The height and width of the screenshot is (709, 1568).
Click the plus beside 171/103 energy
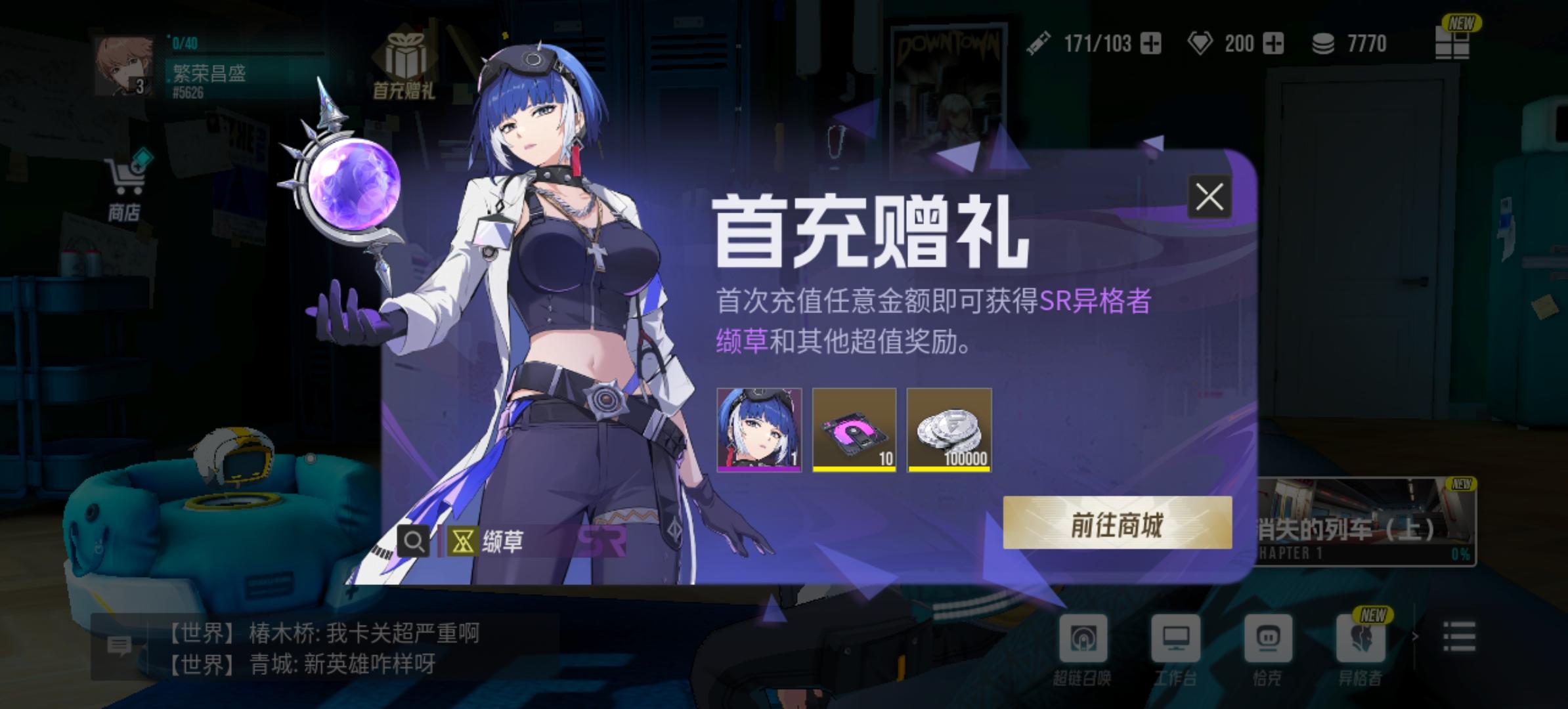[1152, 44]
